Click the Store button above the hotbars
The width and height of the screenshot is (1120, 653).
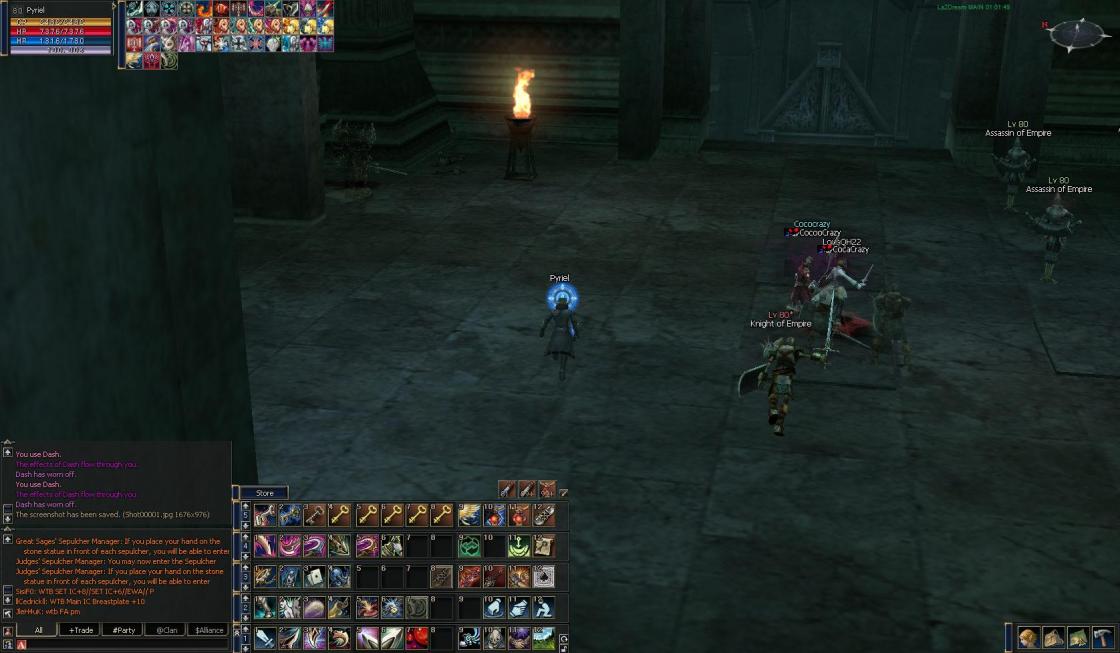(264, 493)
